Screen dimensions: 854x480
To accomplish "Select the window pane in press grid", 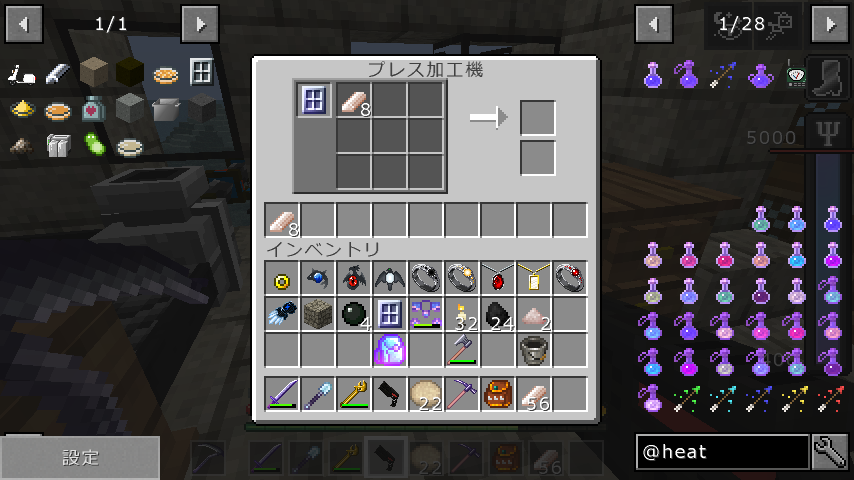I will pyautogui.click(x=313, y=100).
